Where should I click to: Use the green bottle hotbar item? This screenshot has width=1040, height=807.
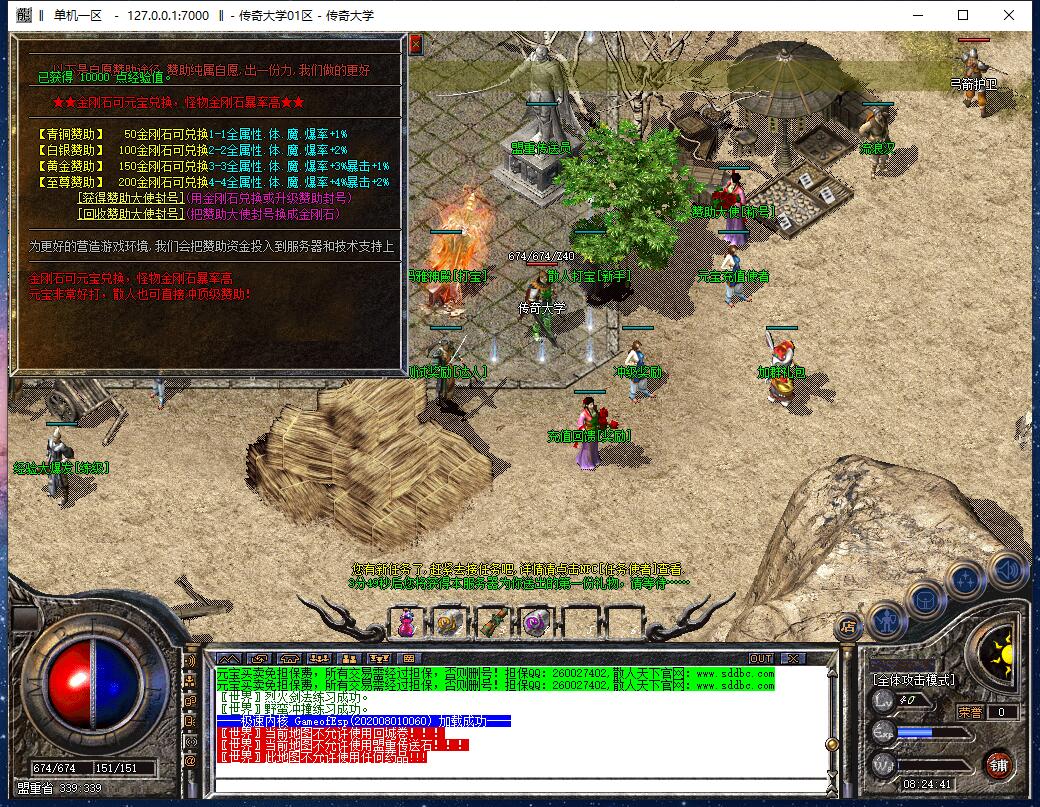pyautogui.click(x=492, y=622)
